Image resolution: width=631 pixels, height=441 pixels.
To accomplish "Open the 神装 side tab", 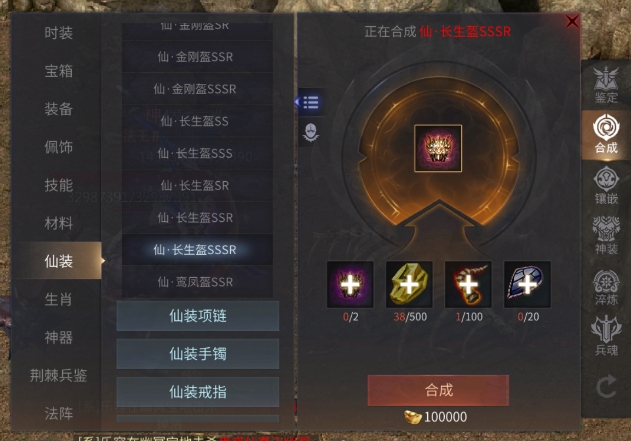I will click(606, 236).
